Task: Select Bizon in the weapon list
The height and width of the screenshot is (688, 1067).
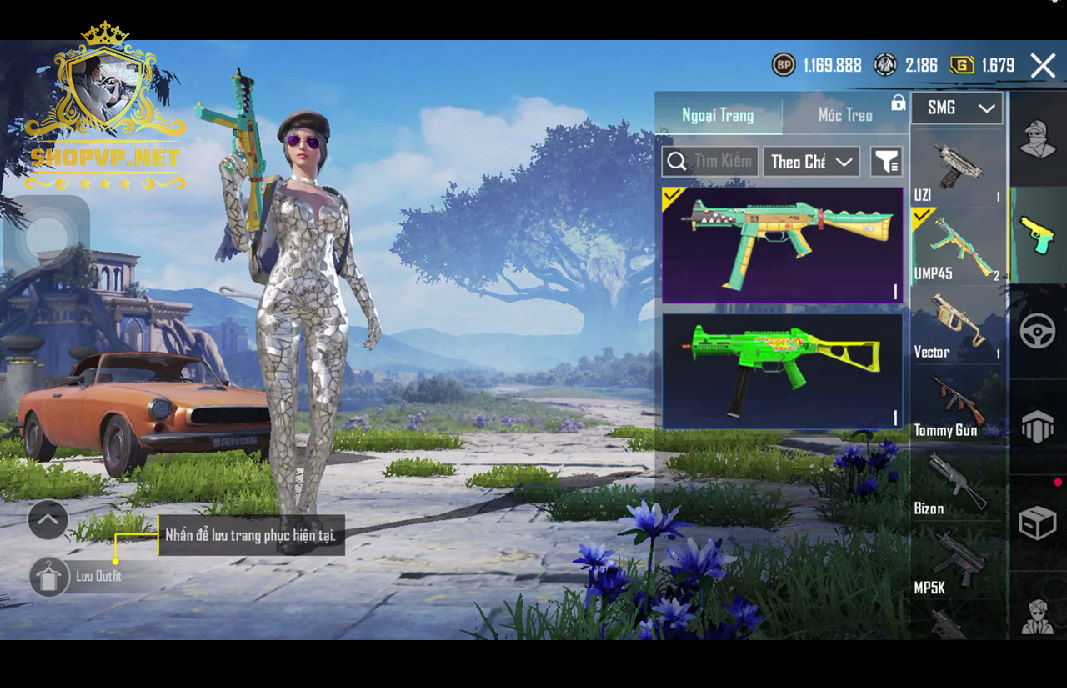Action: coord(957,482)
